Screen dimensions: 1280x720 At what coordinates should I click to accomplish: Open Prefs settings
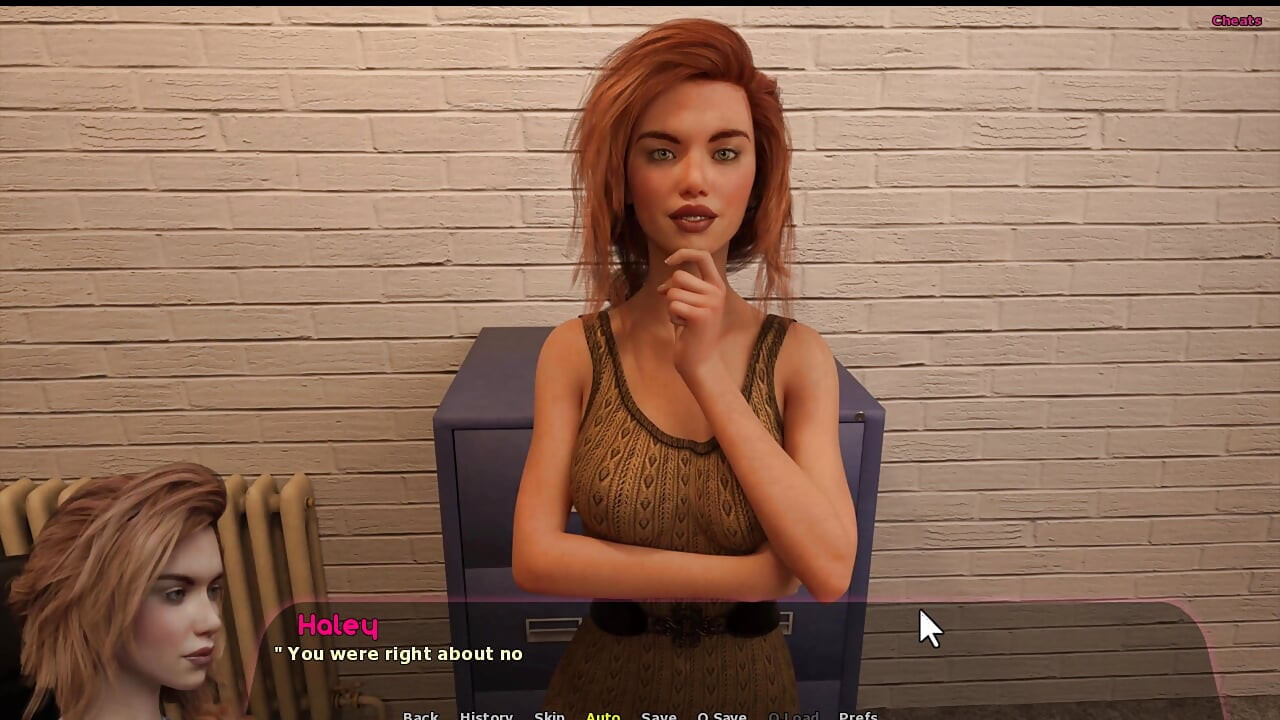pos(858,714)
